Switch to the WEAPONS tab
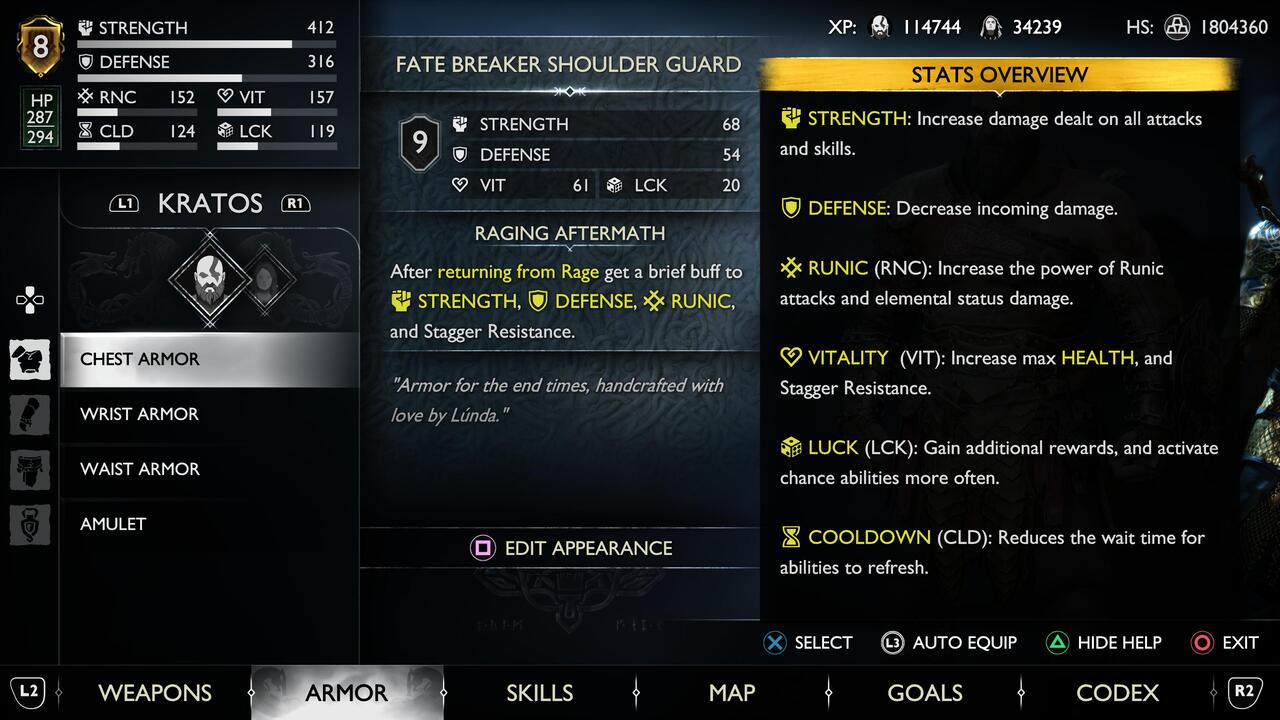 point(154,692)
